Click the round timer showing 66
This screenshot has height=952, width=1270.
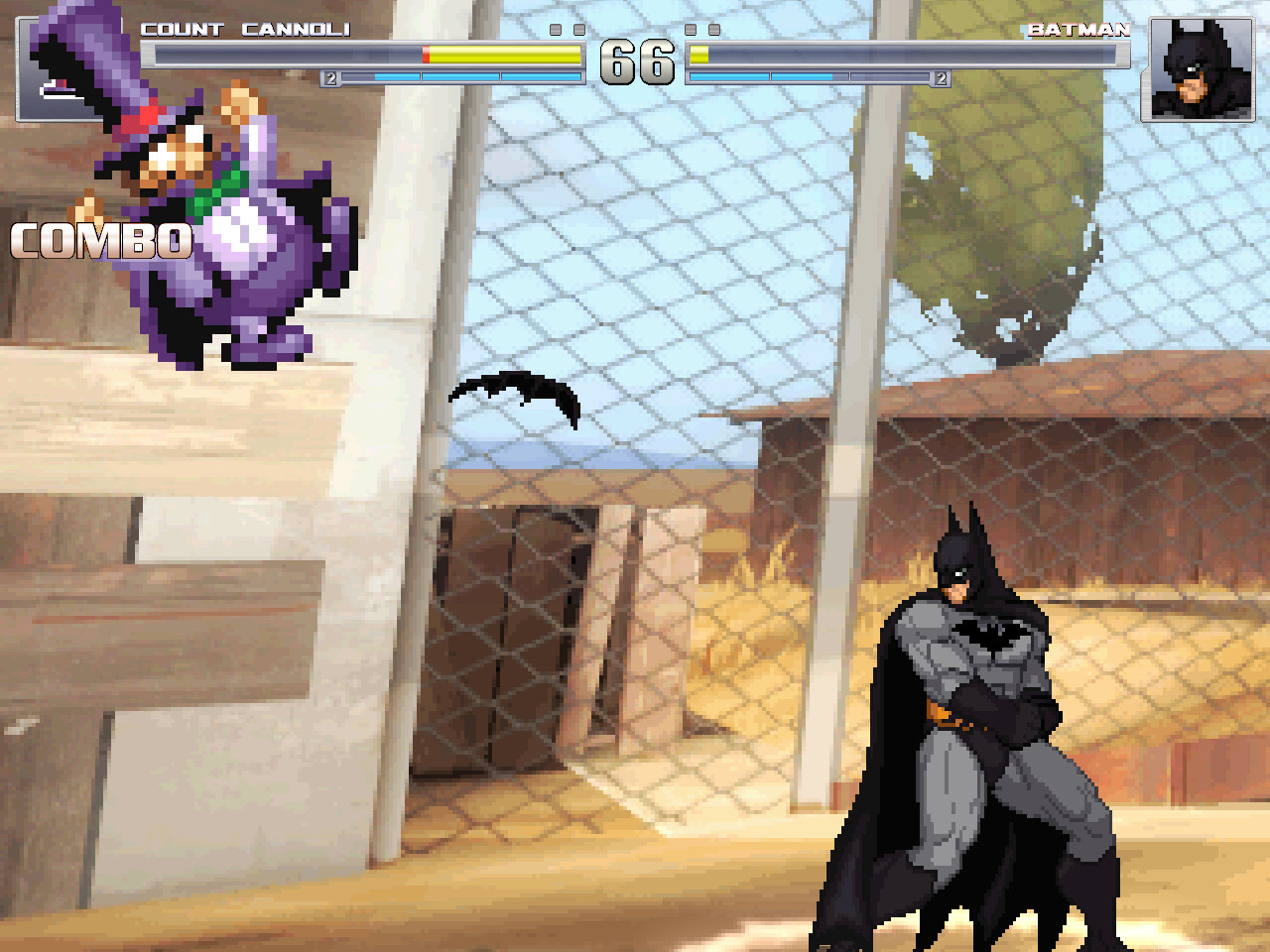click(639, 61)
